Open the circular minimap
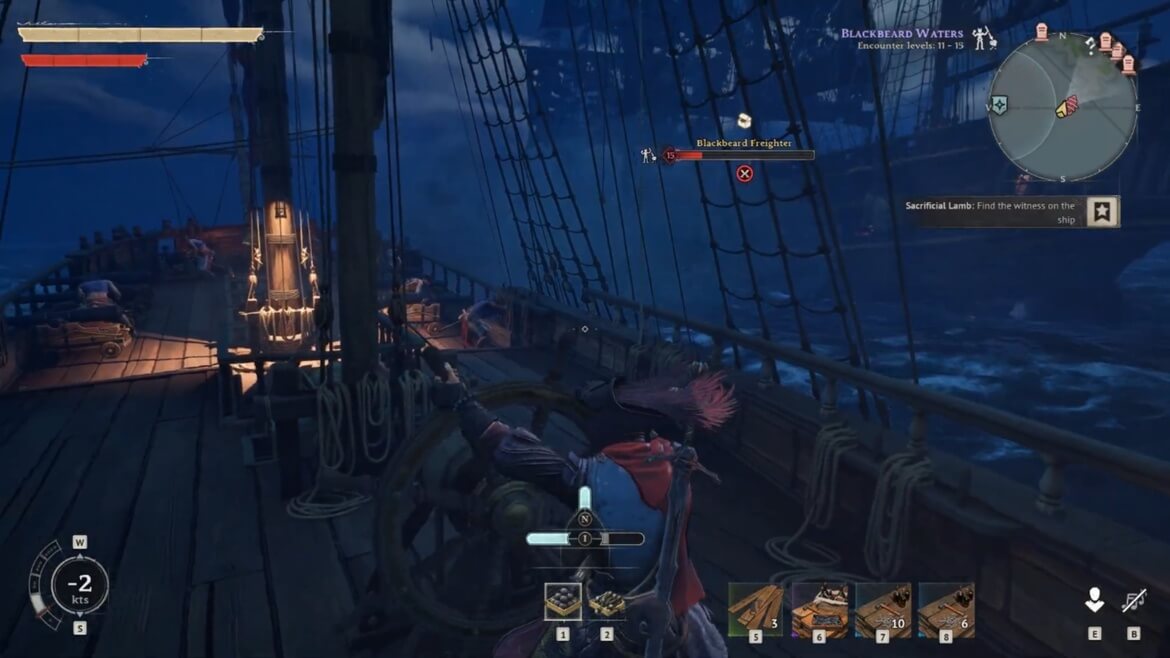Screen dimensions: 1170x658 [x=1063, y=107]
